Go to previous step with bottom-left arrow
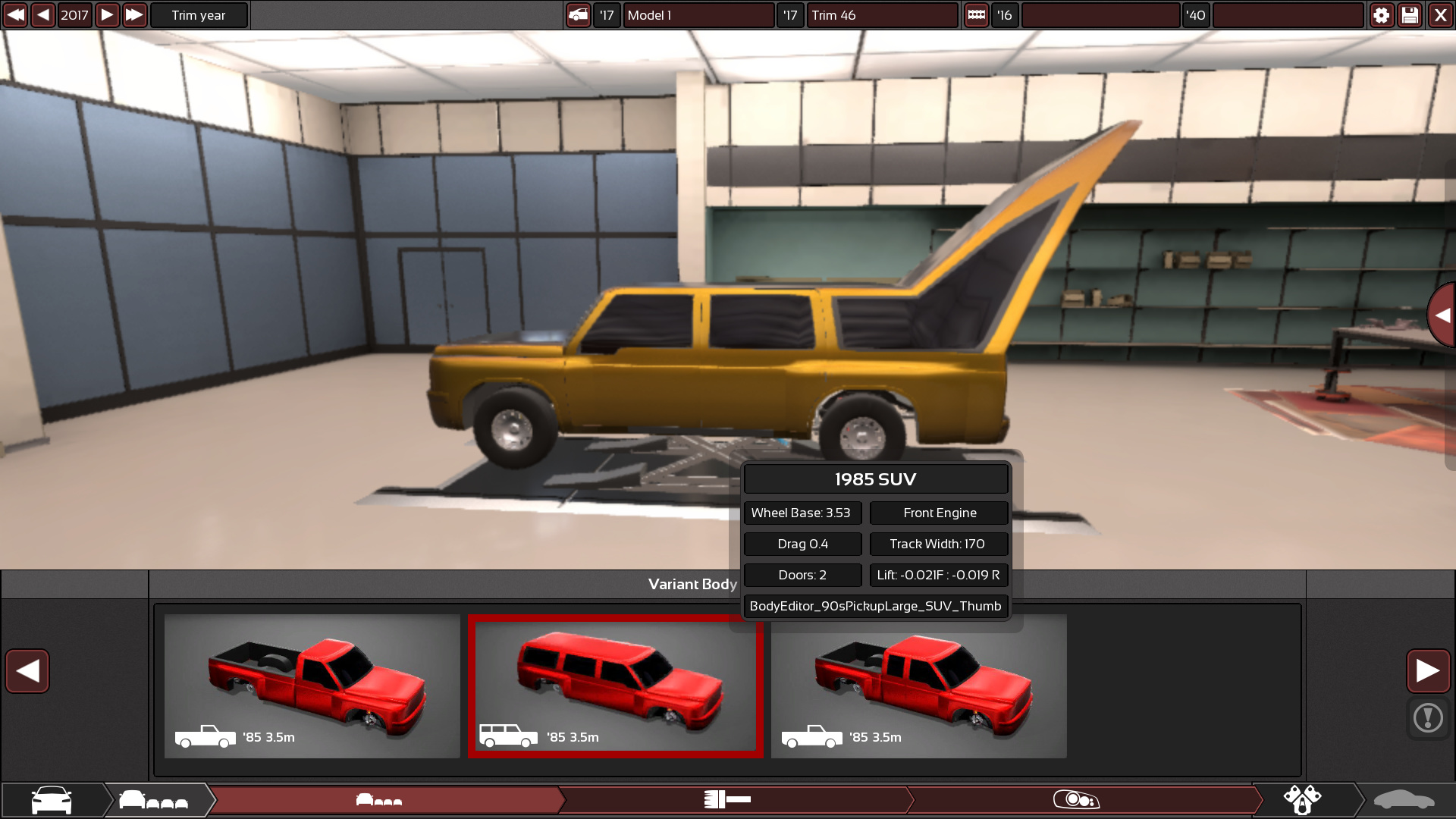The image size is (1456, 819). pos(27,670)
